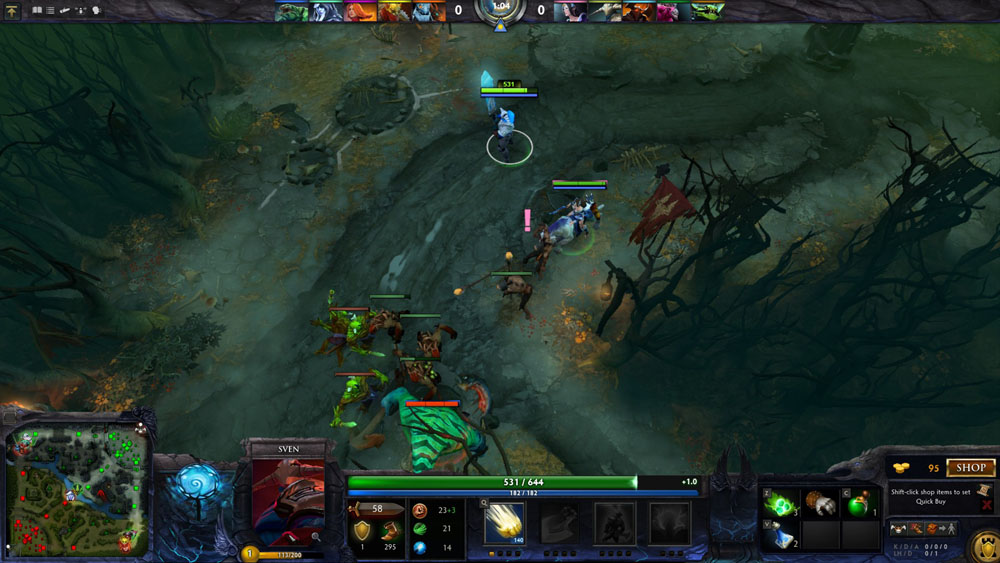This screenshot has width=1000, height=563.
Task: Activate the glyph shield button
Action: click(984, 546)
